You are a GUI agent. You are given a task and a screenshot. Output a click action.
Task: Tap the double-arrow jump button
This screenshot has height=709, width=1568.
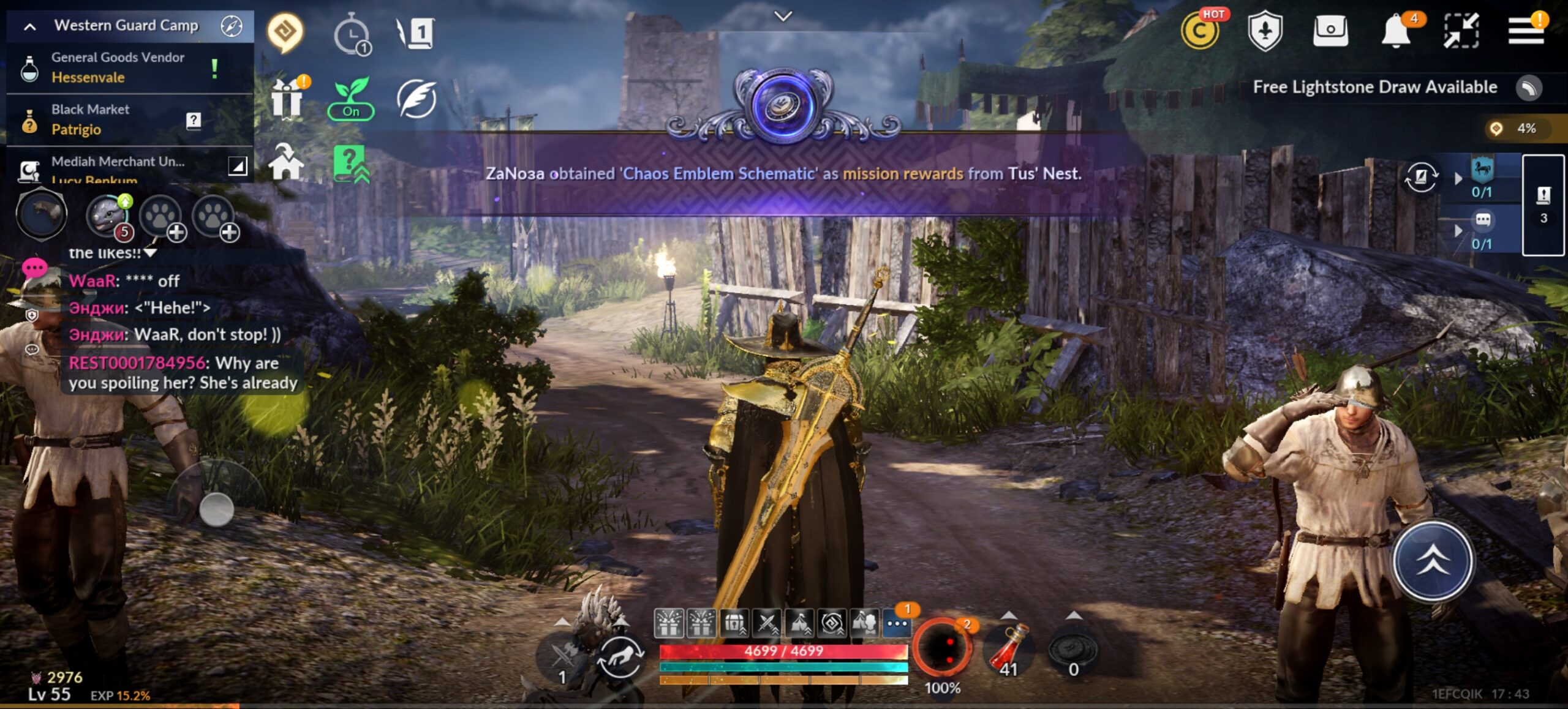point(1433,560)
